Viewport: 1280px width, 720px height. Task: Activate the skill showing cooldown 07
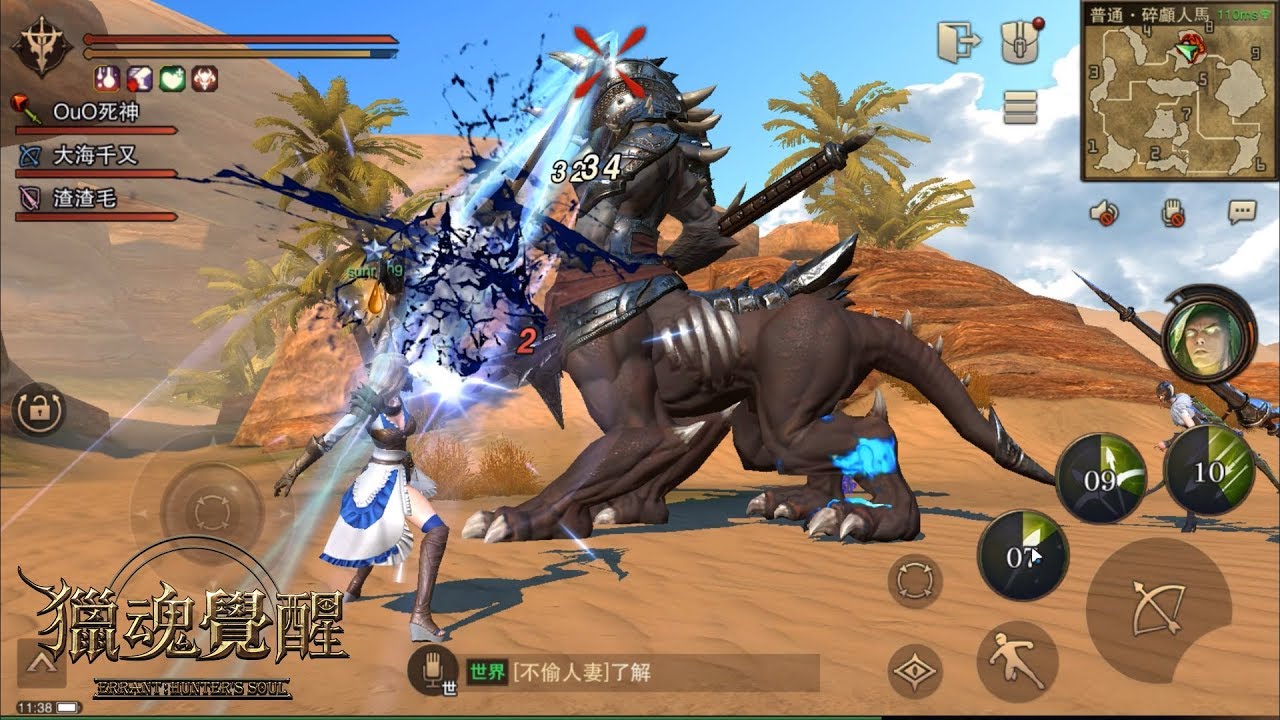[x=1022, y=556]
